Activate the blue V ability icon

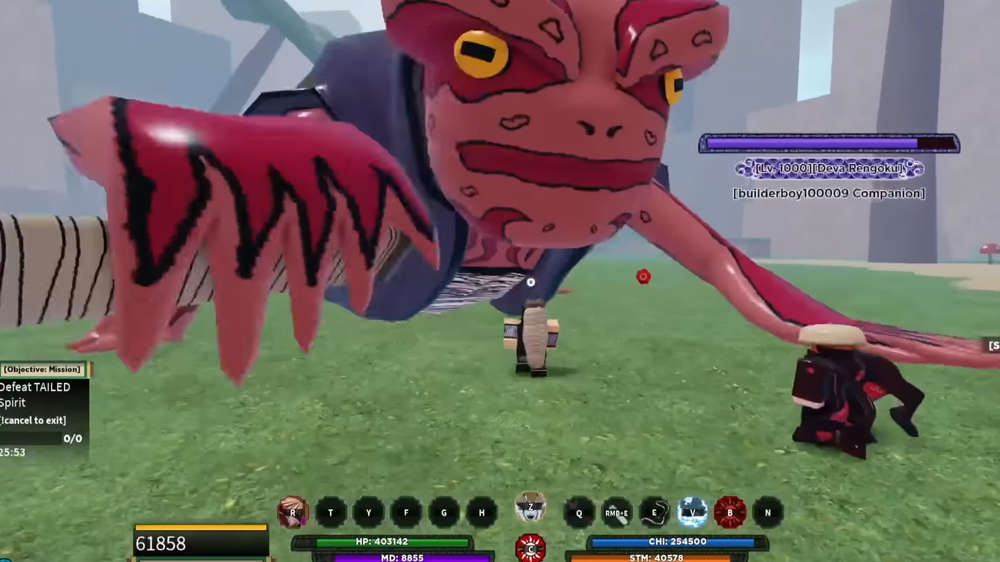pos(692,512)
